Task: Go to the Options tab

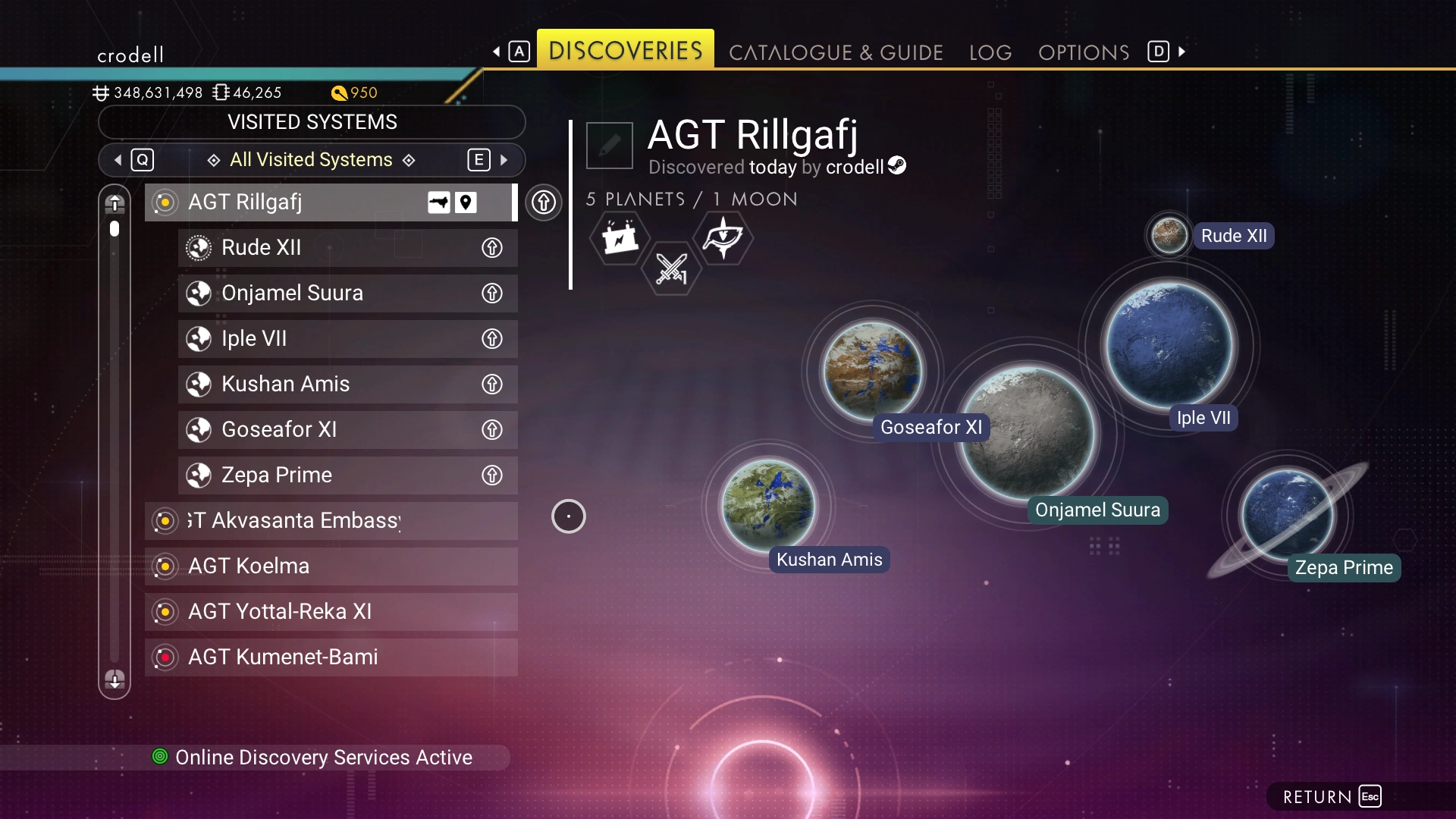Action: (1084, 52)
